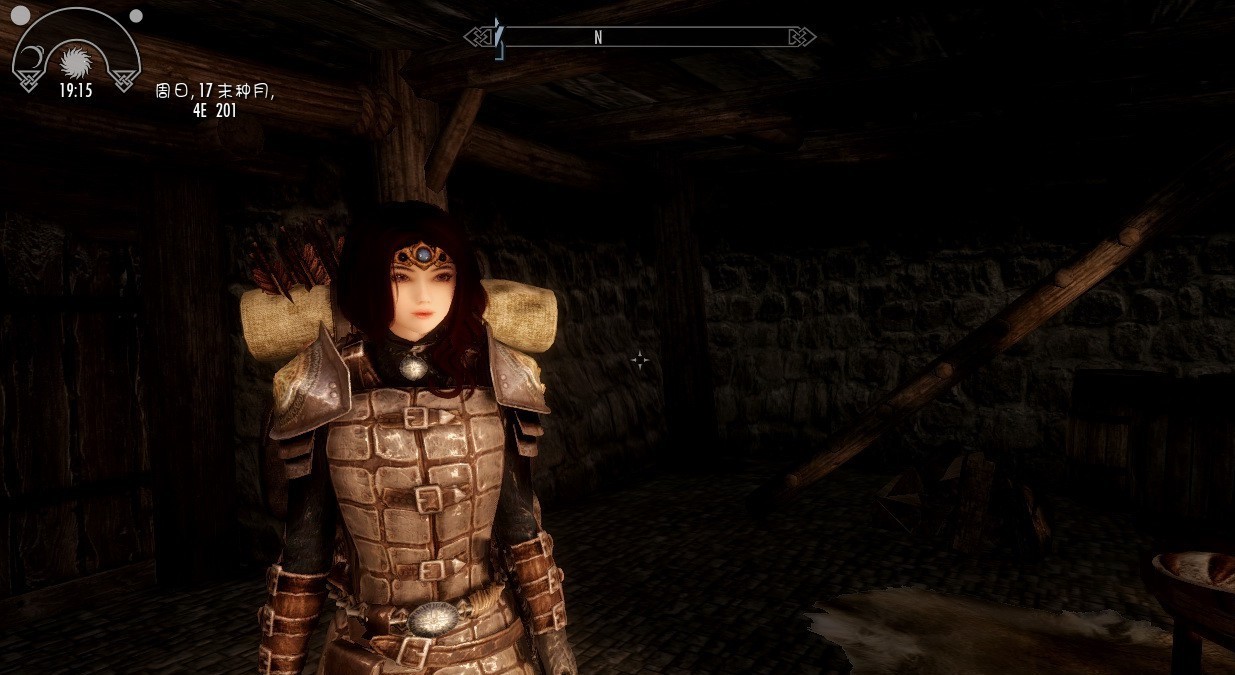1235x675 pixels.
Task: Select the sun icon in the clock widget
Action: pyautogui.click(x=75, y=62)
